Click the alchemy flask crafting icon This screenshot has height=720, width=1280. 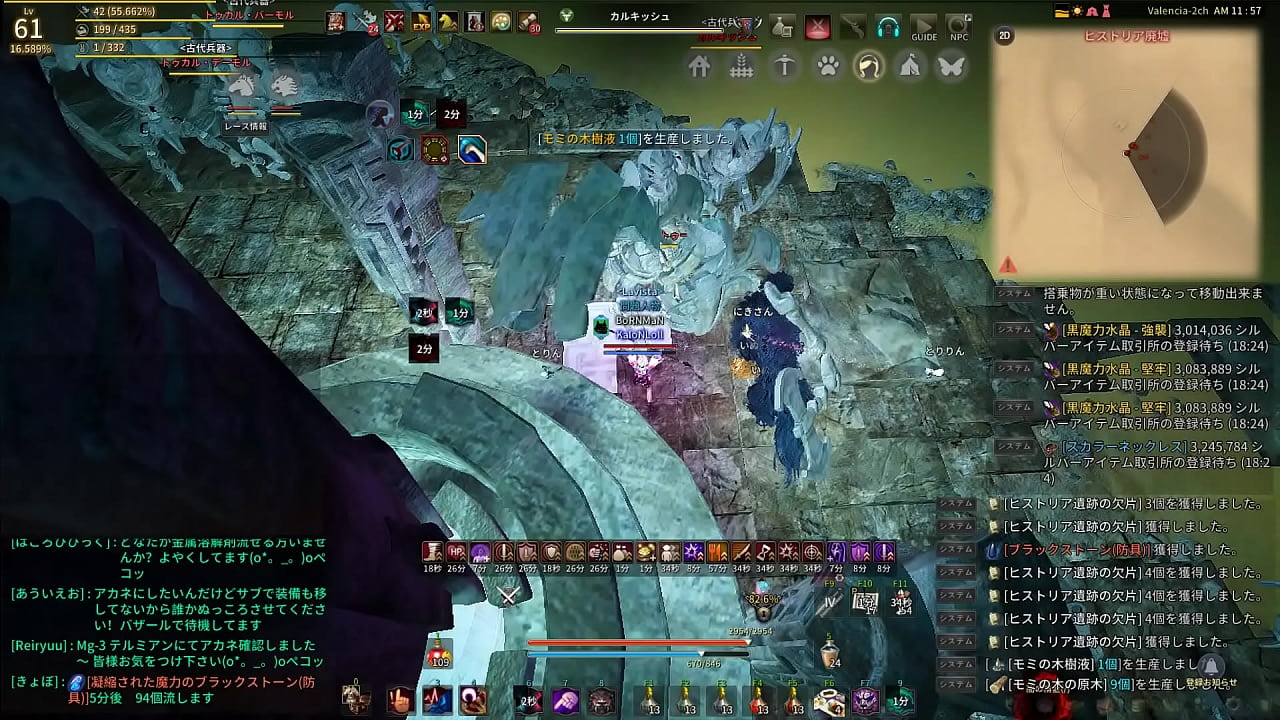[783, 28]
